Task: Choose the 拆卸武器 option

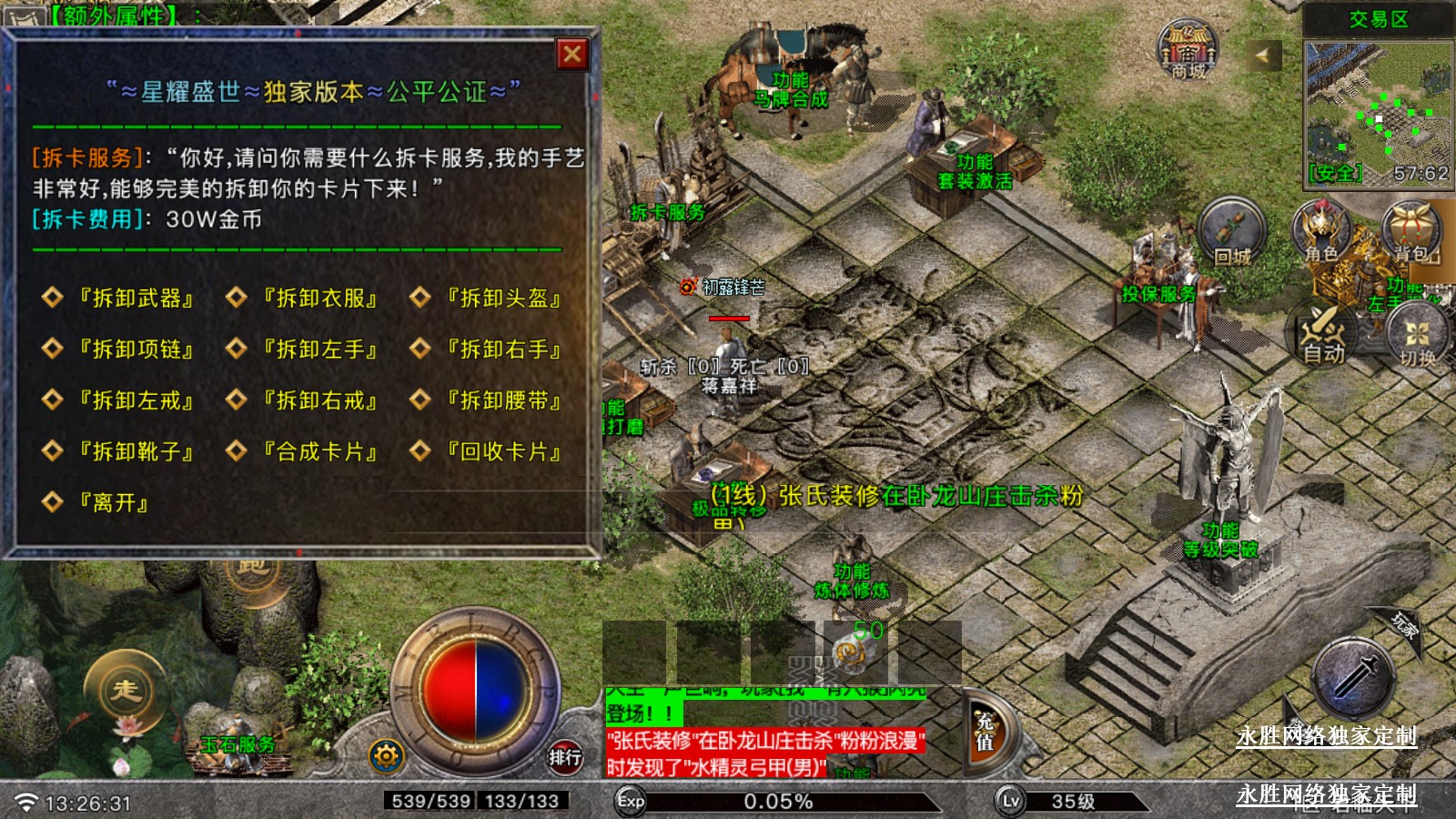Action: [x=136, y=298]
